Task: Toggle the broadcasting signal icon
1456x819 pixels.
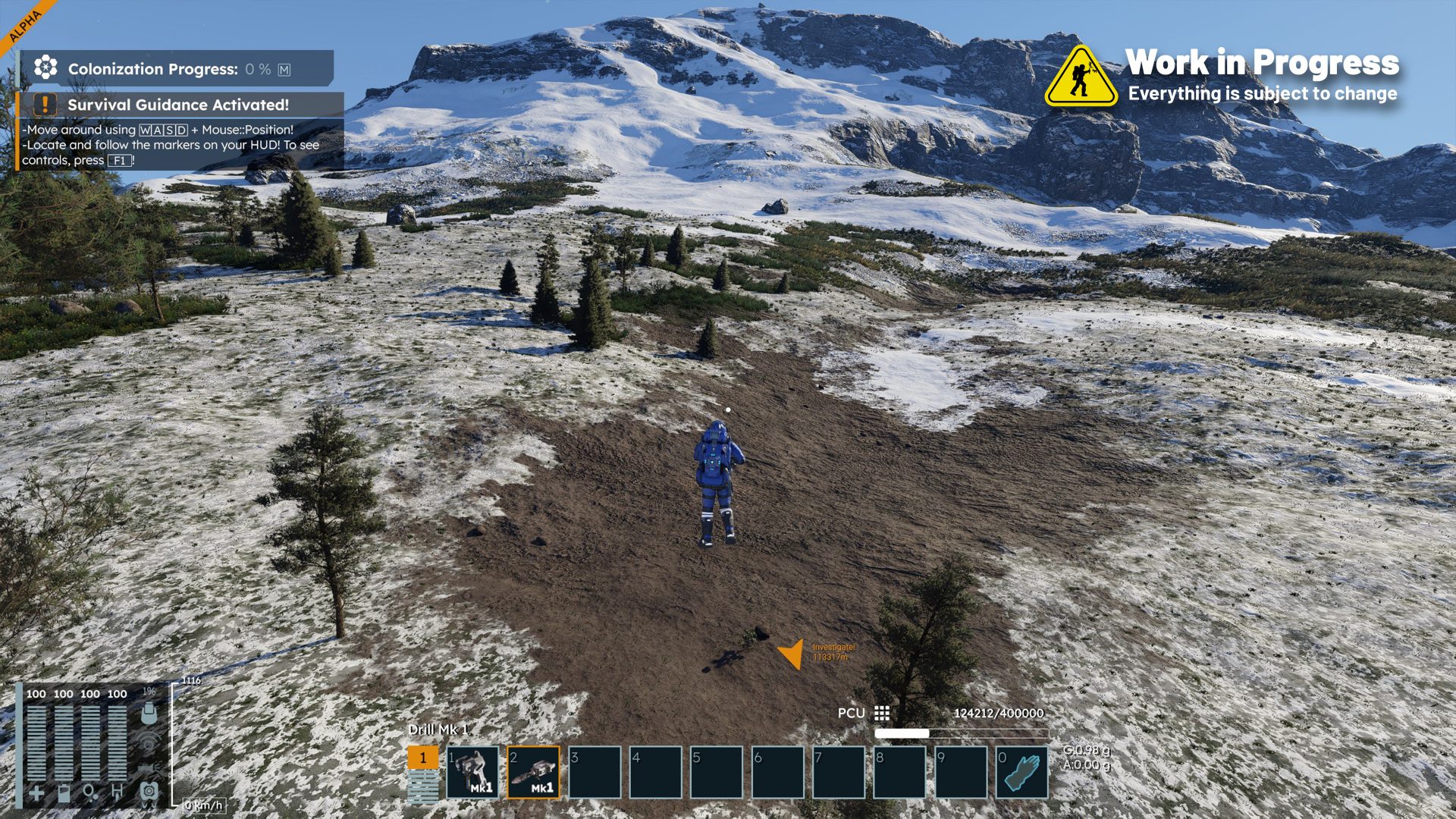Action: coord(149,741)
